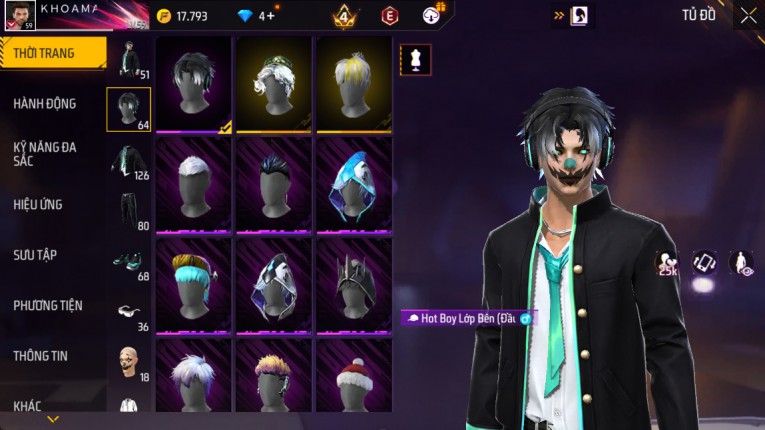Open the Hành Động category
The image size is (765, 430).
tap(46, 103)
